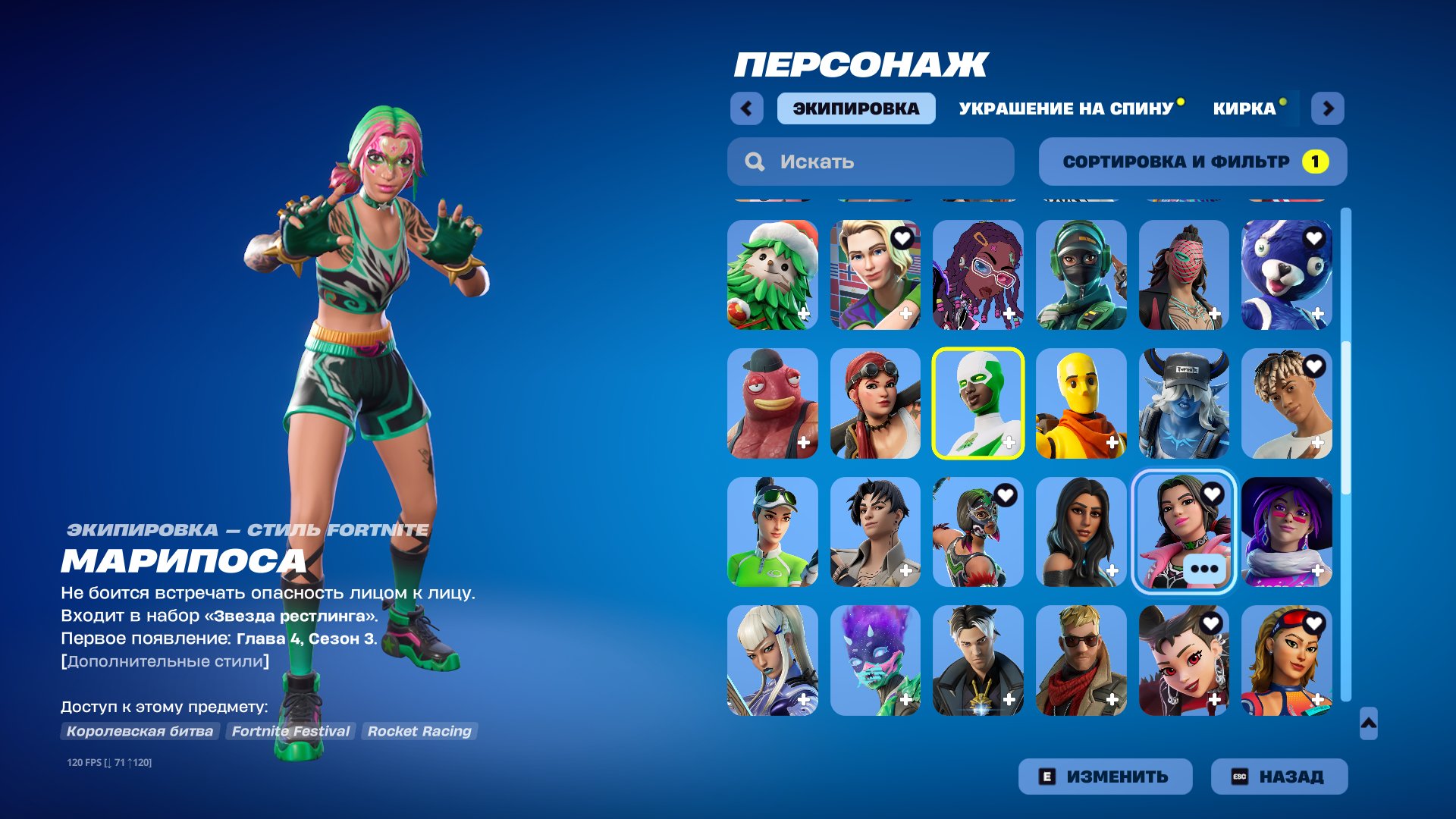Open the search magnifier icon in Искать field
Screen dimensions: 1456x819
tap(755, 161)
